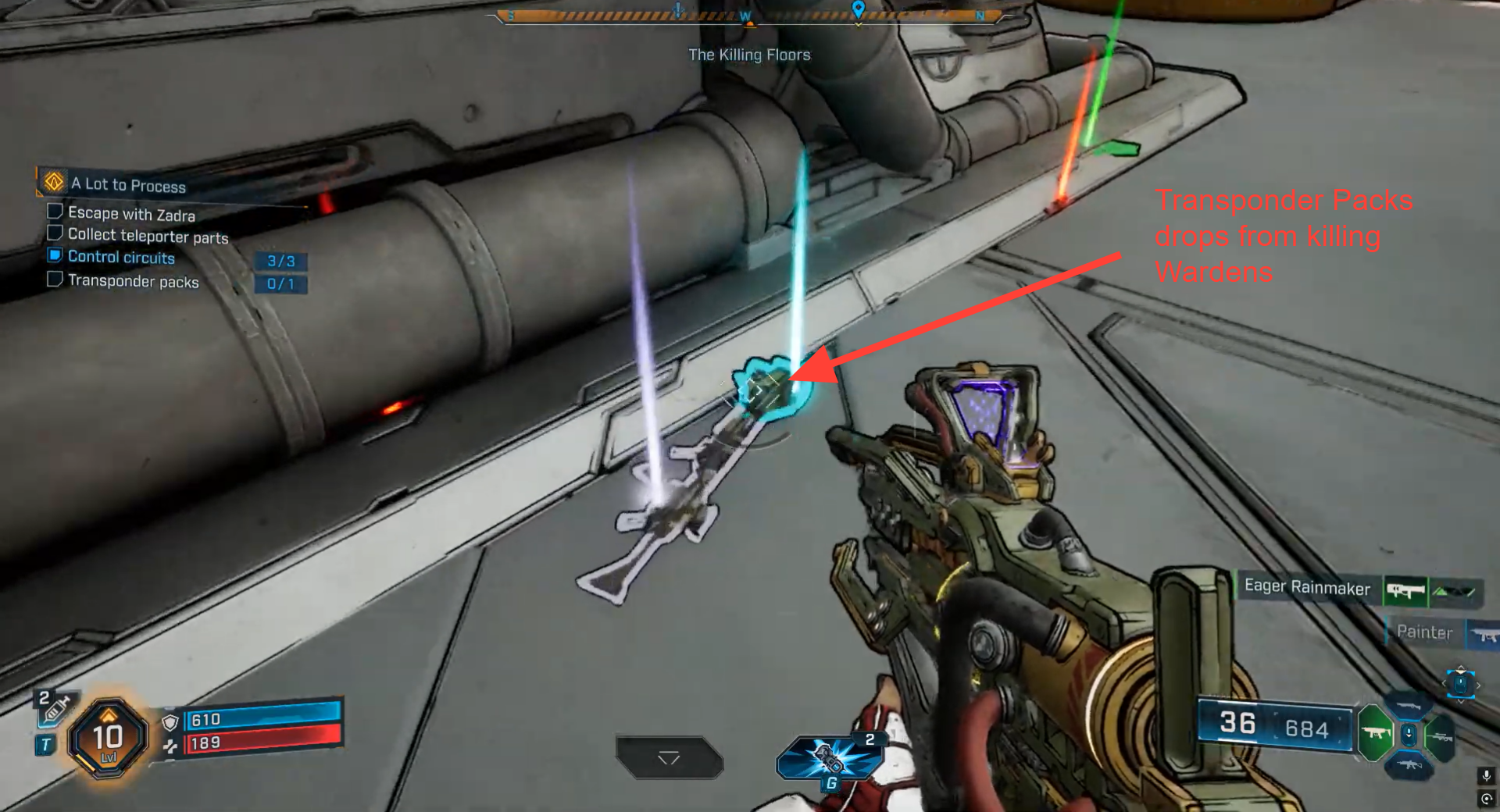This screenshot has width=1500, height=812.
Task: Select the Collect teleporter parts objective
Action: click(148, 235)
